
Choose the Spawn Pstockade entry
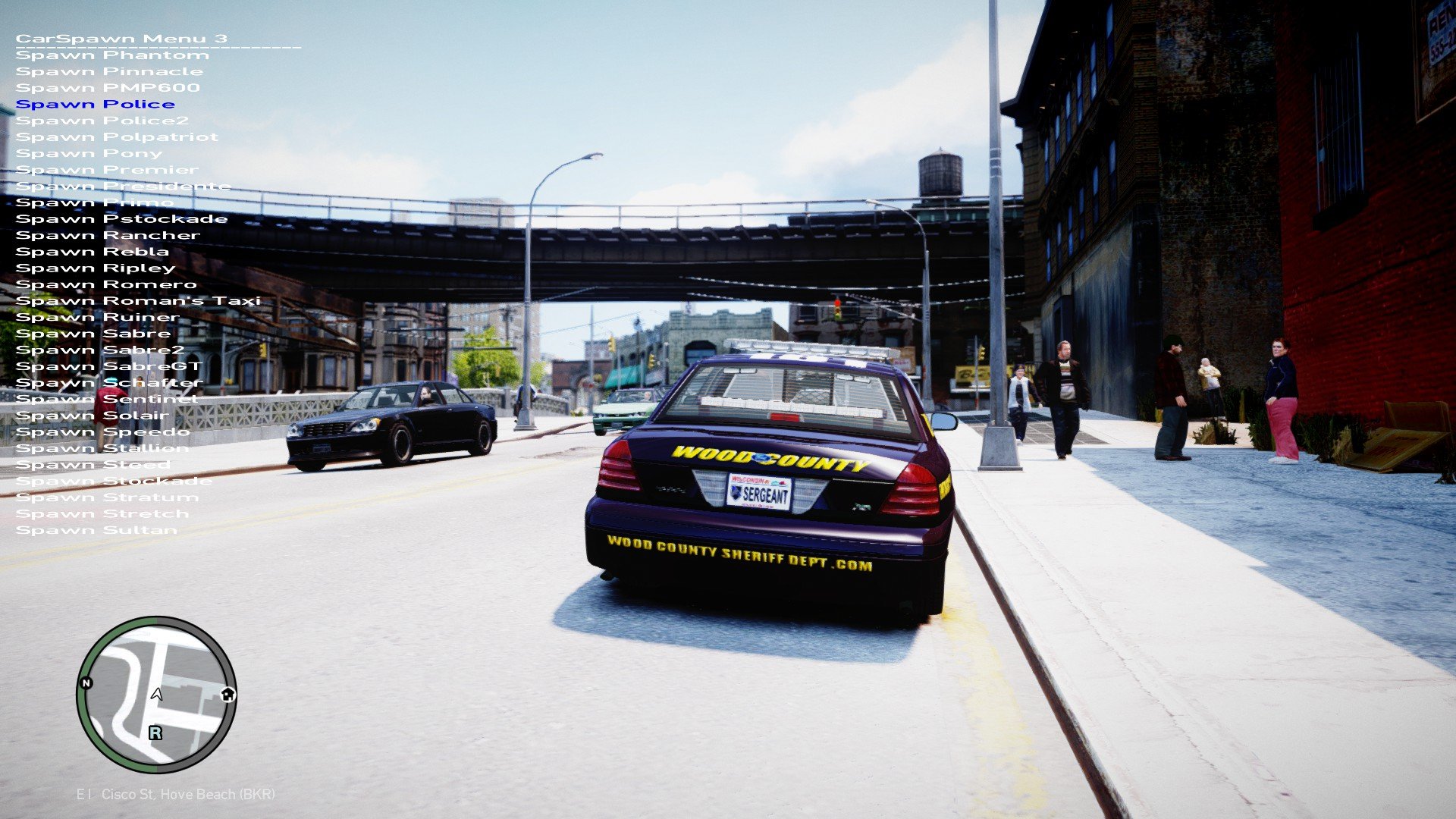pyautogui.click(x=121, y=219)
